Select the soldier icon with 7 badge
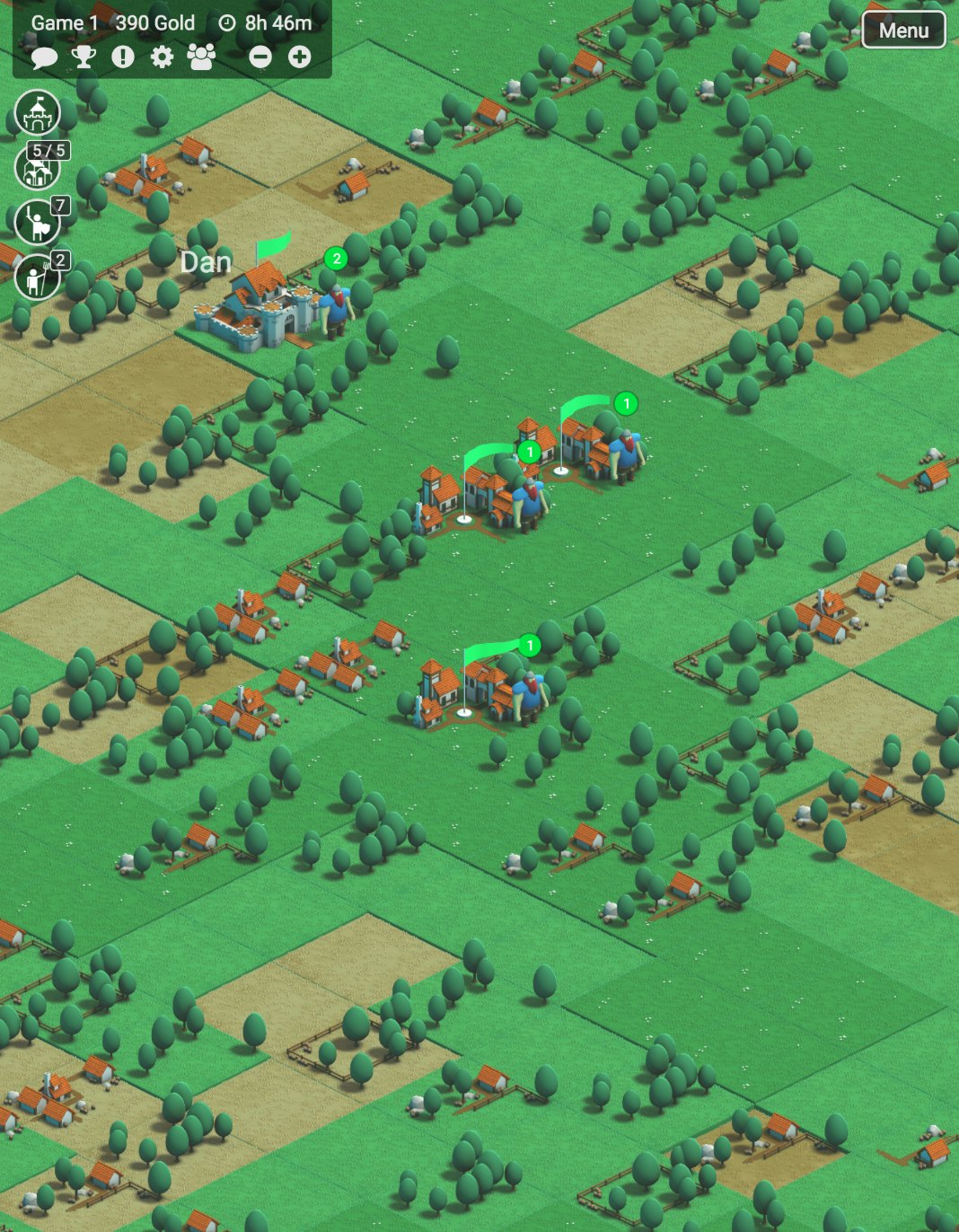 (x=37, y=222)
